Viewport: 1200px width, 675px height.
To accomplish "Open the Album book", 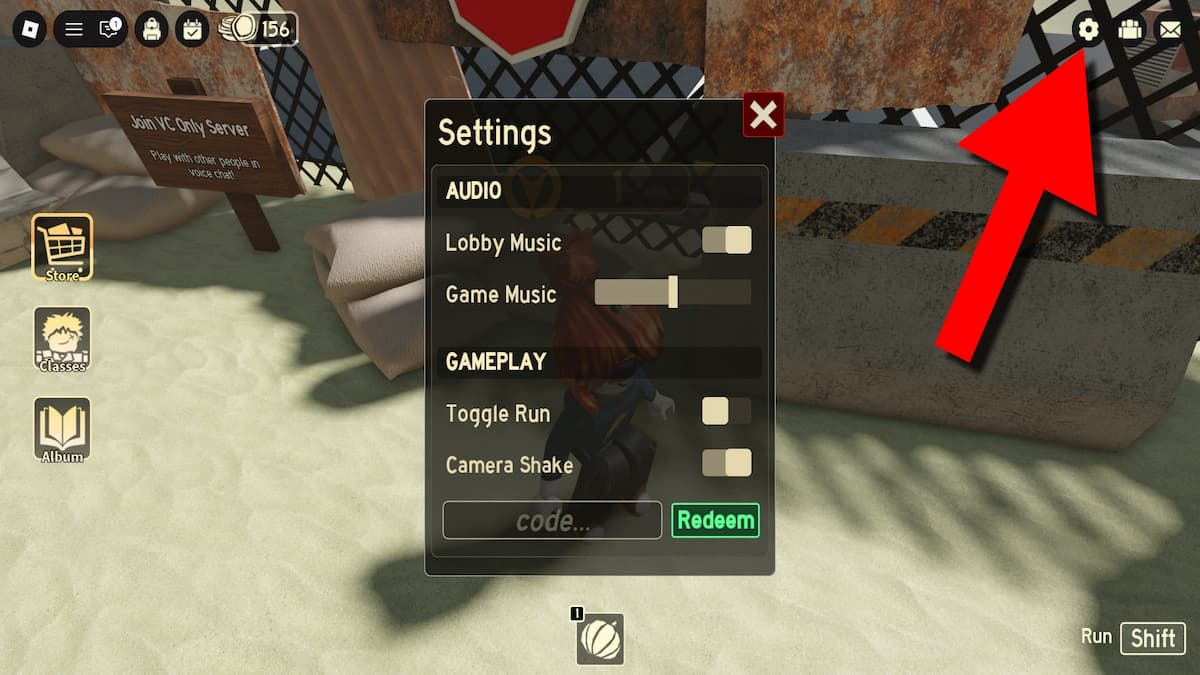I will click(x=62, y=429).
